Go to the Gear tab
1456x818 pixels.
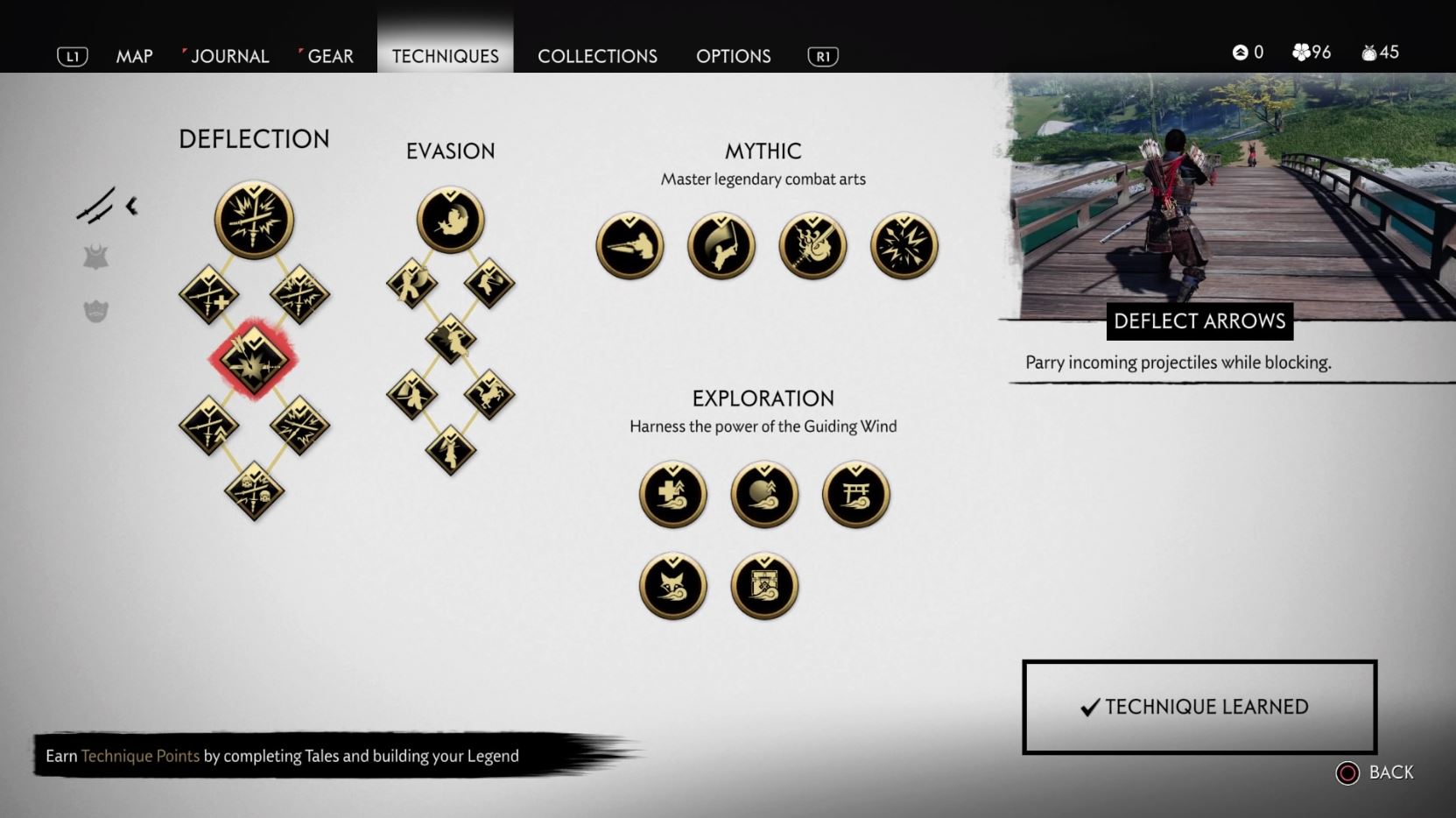point(330,56)
